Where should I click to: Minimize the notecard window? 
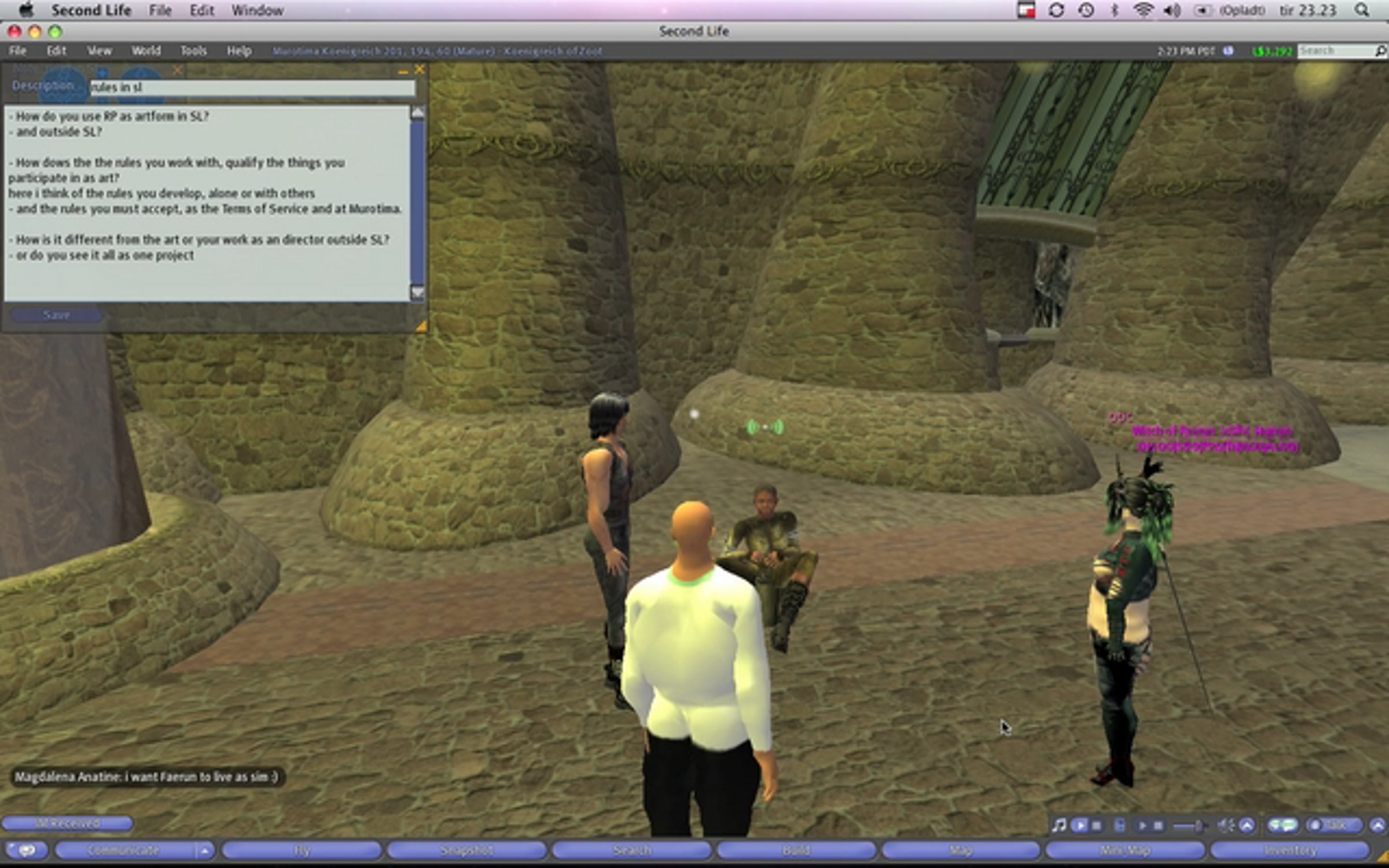pyautogui.click(x=403, y=71)
